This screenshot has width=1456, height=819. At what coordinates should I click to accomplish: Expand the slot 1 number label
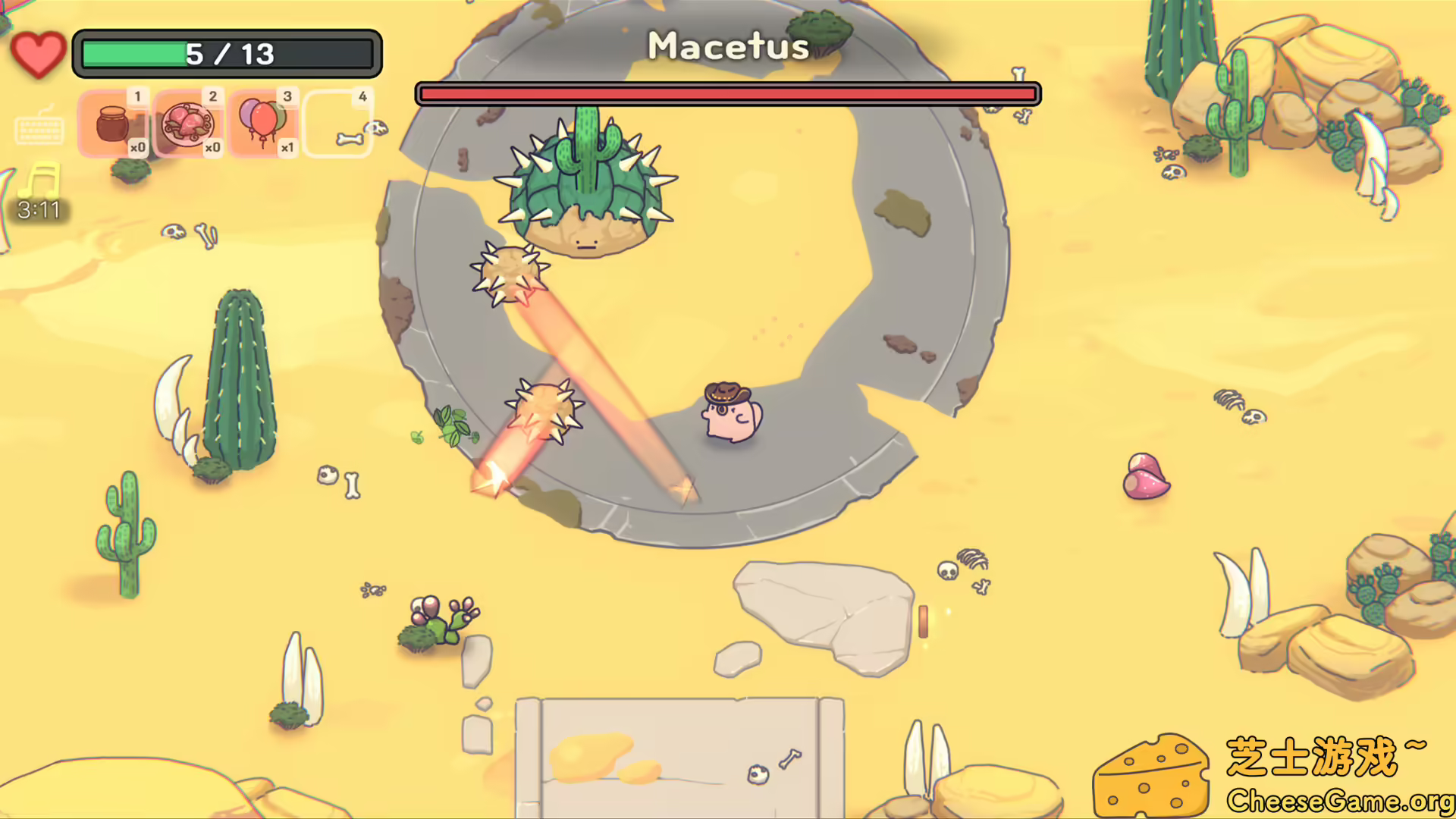click(x=138, y=97)
